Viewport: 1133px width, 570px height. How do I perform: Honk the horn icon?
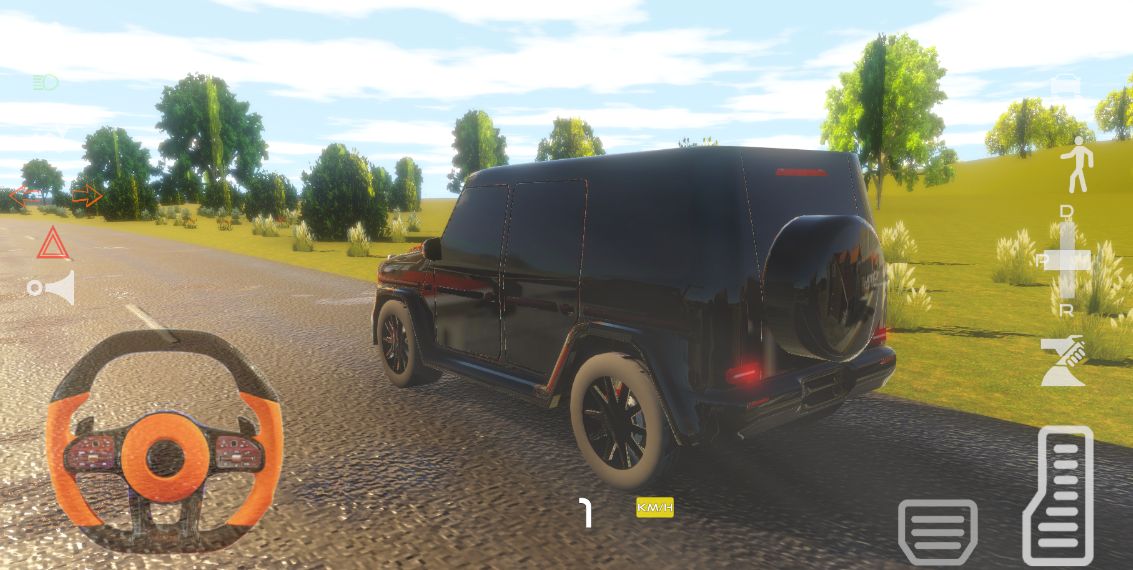(x=52, y=288)
